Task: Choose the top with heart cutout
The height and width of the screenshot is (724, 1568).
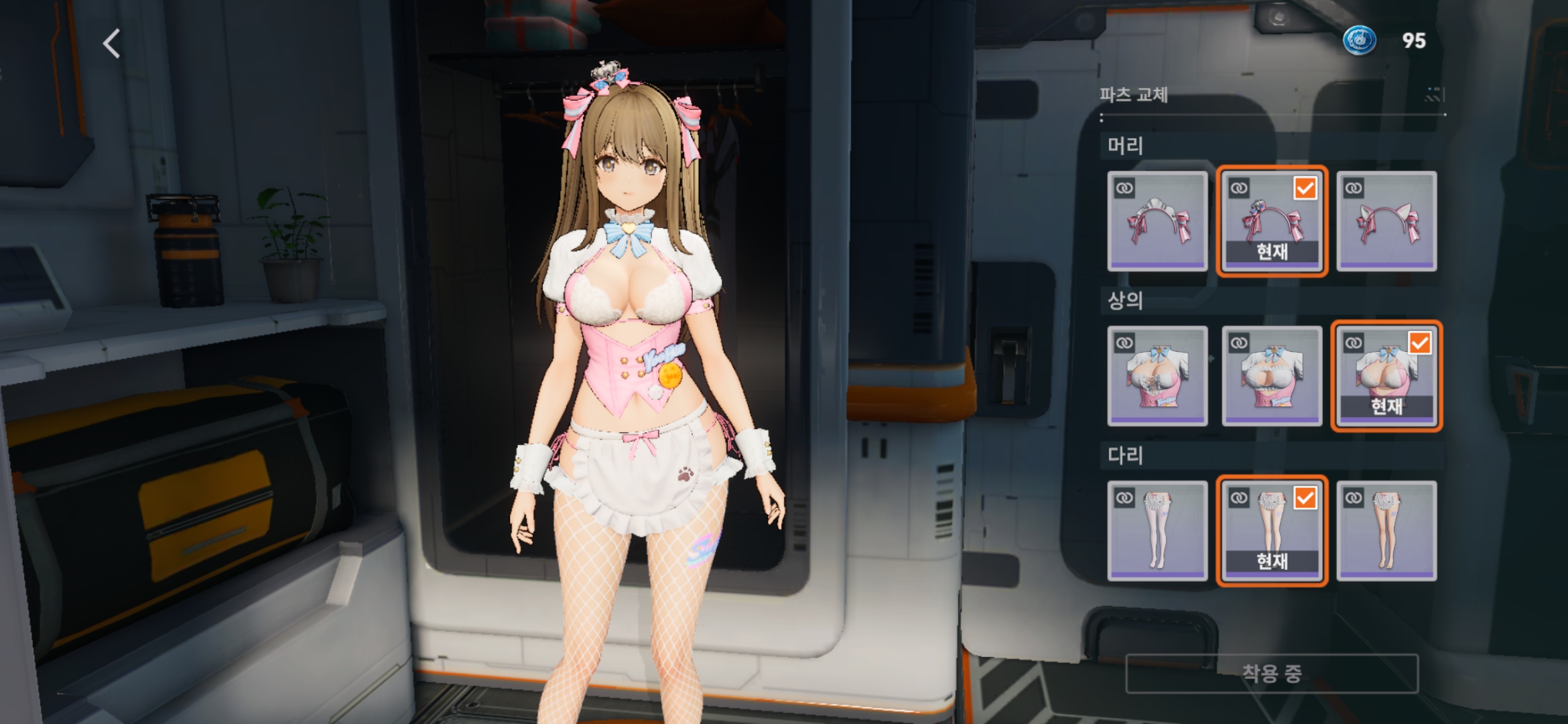Action: (x=1272, y=376)
